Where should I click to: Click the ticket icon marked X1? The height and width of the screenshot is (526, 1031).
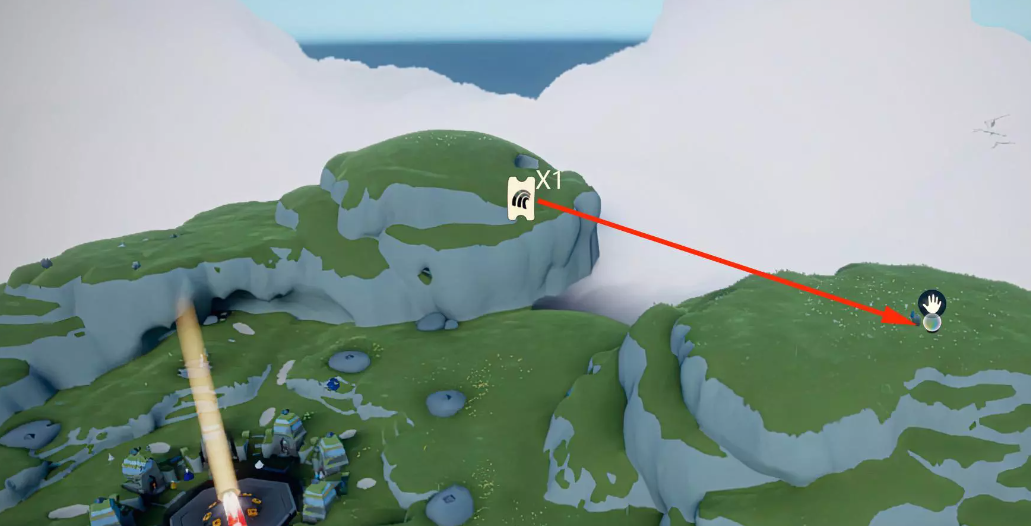521,197
